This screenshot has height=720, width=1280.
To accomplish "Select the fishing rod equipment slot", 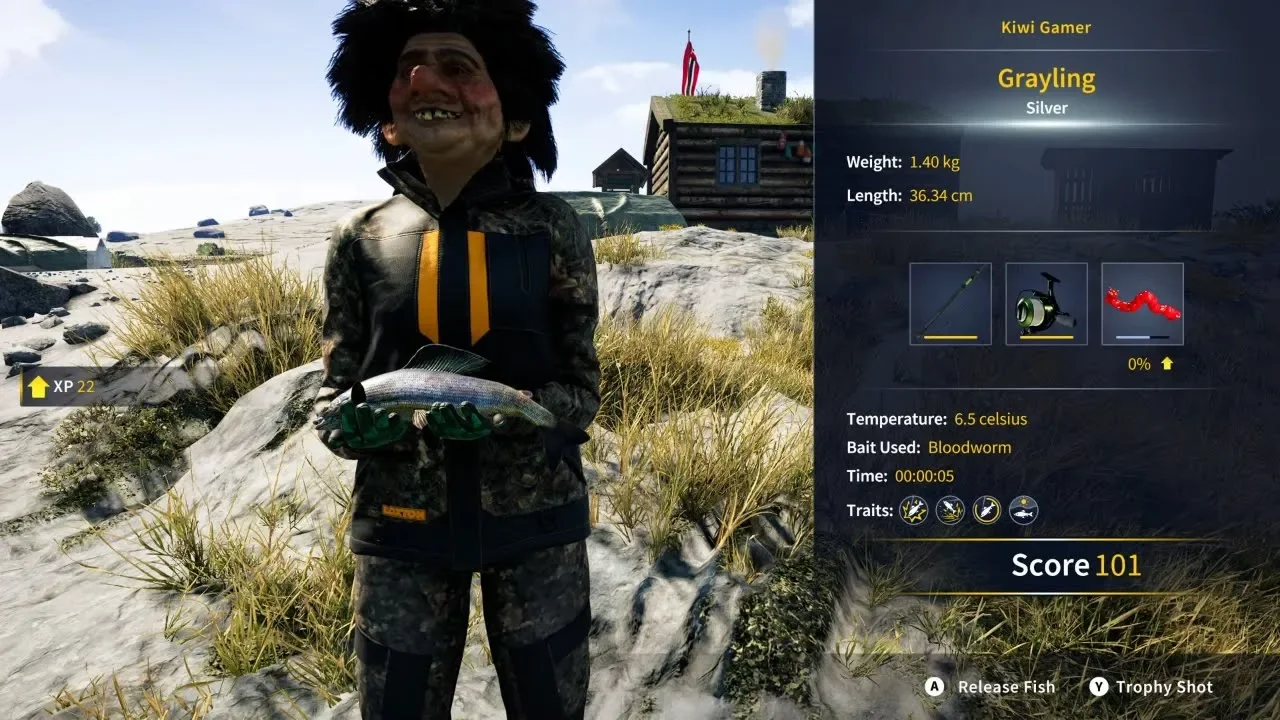I will tap(950, 304).
